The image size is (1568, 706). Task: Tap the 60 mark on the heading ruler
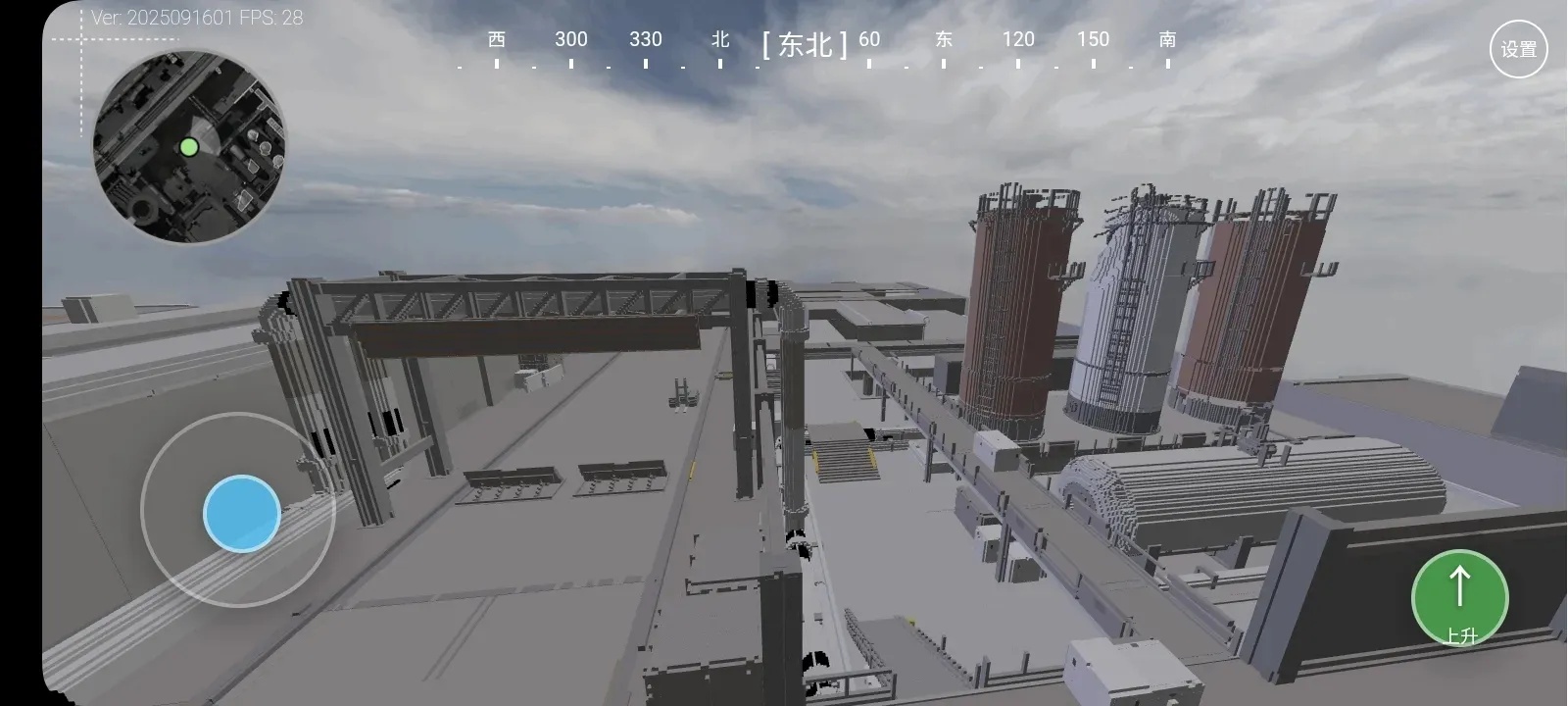868,39
